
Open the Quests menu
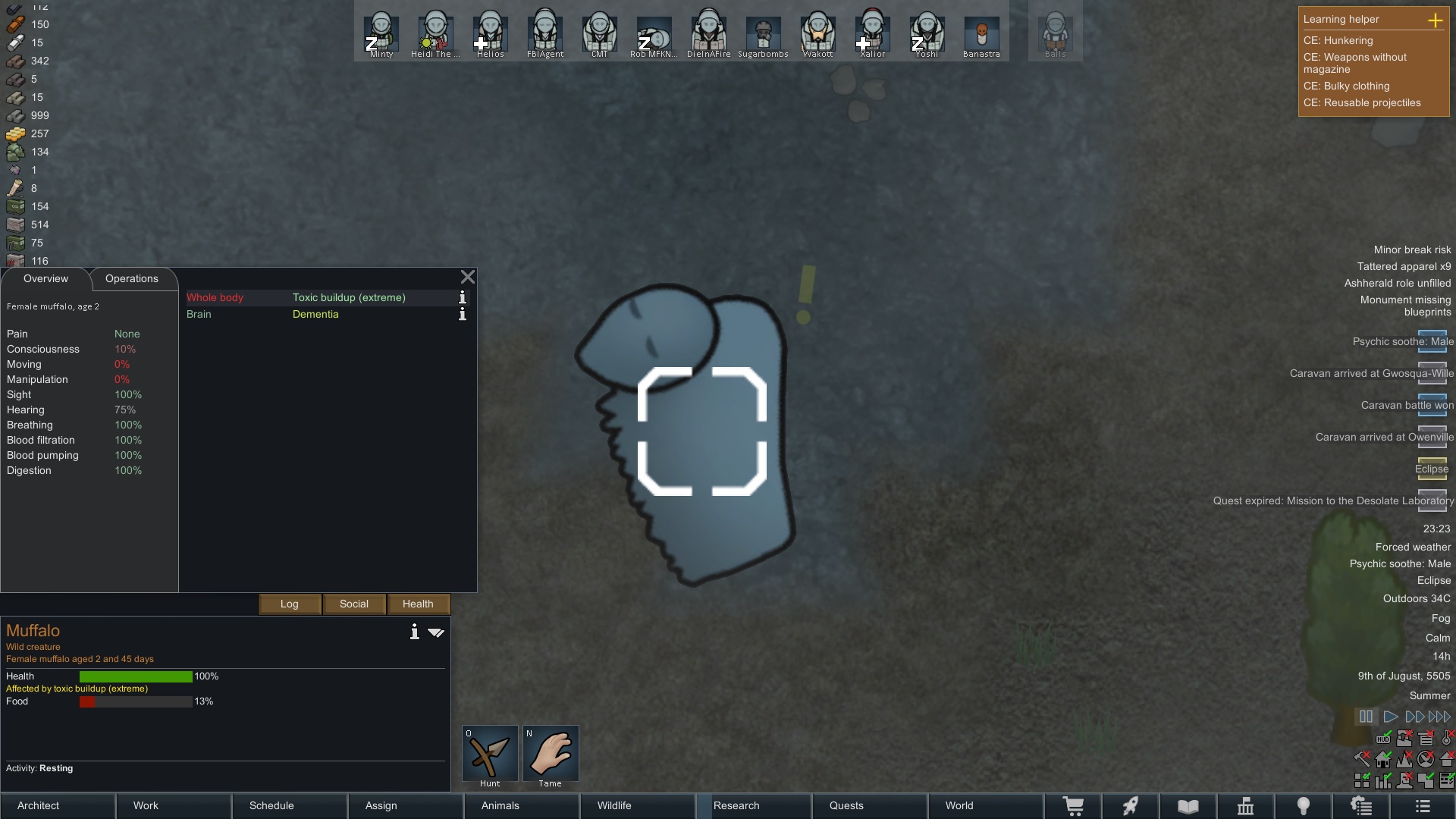tap(870, 805)
